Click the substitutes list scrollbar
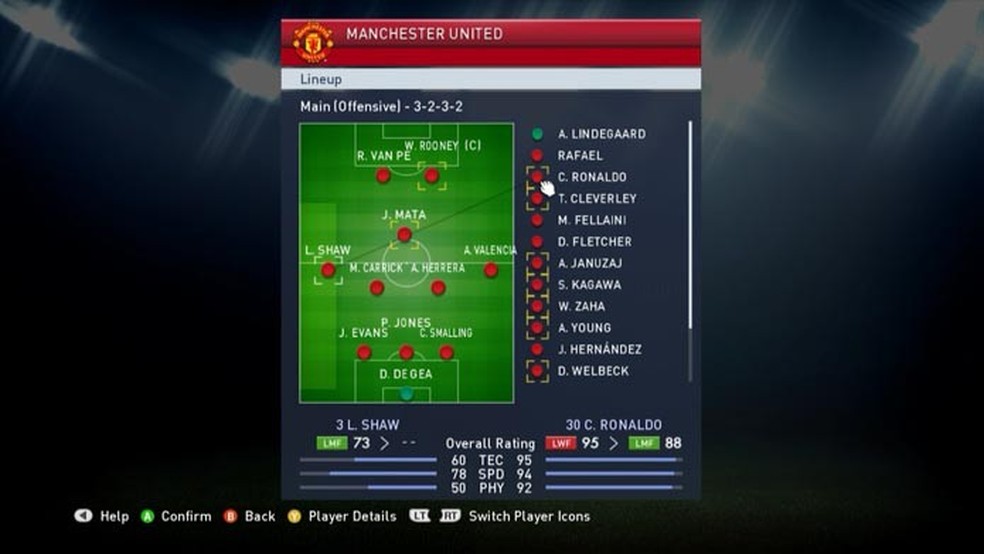This screenshot has width=984, height=554. click(690, 250)
